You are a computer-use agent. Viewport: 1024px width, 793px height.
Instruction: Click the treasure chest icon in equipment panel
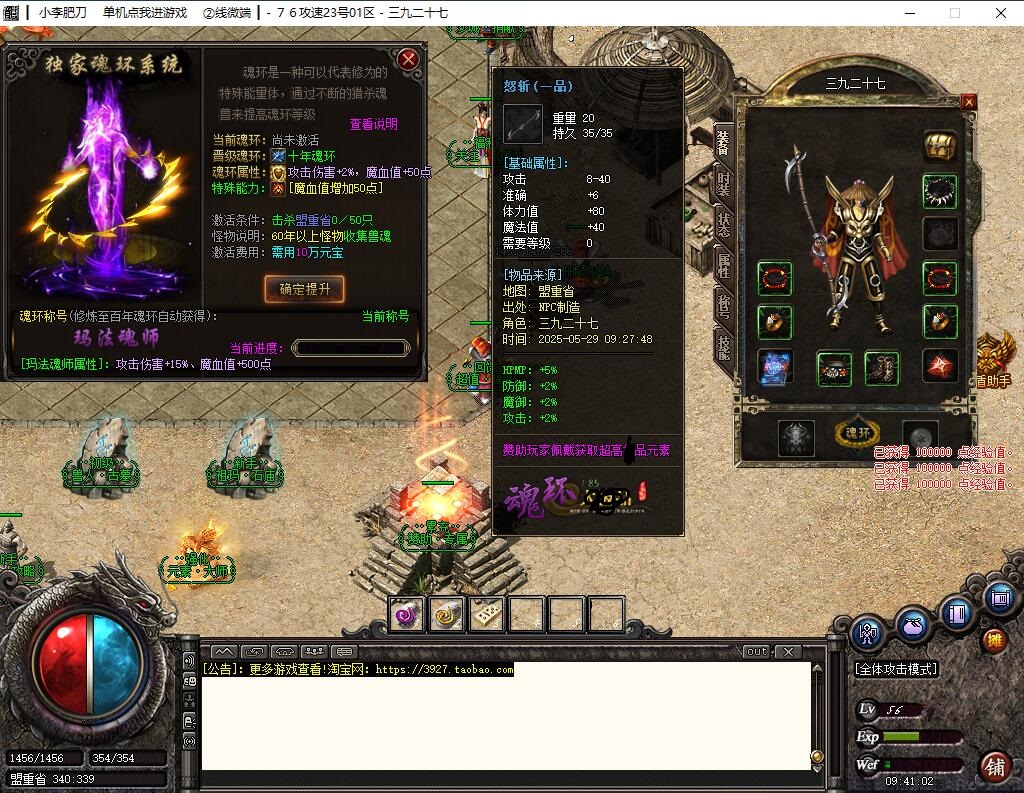click(939, 146)
